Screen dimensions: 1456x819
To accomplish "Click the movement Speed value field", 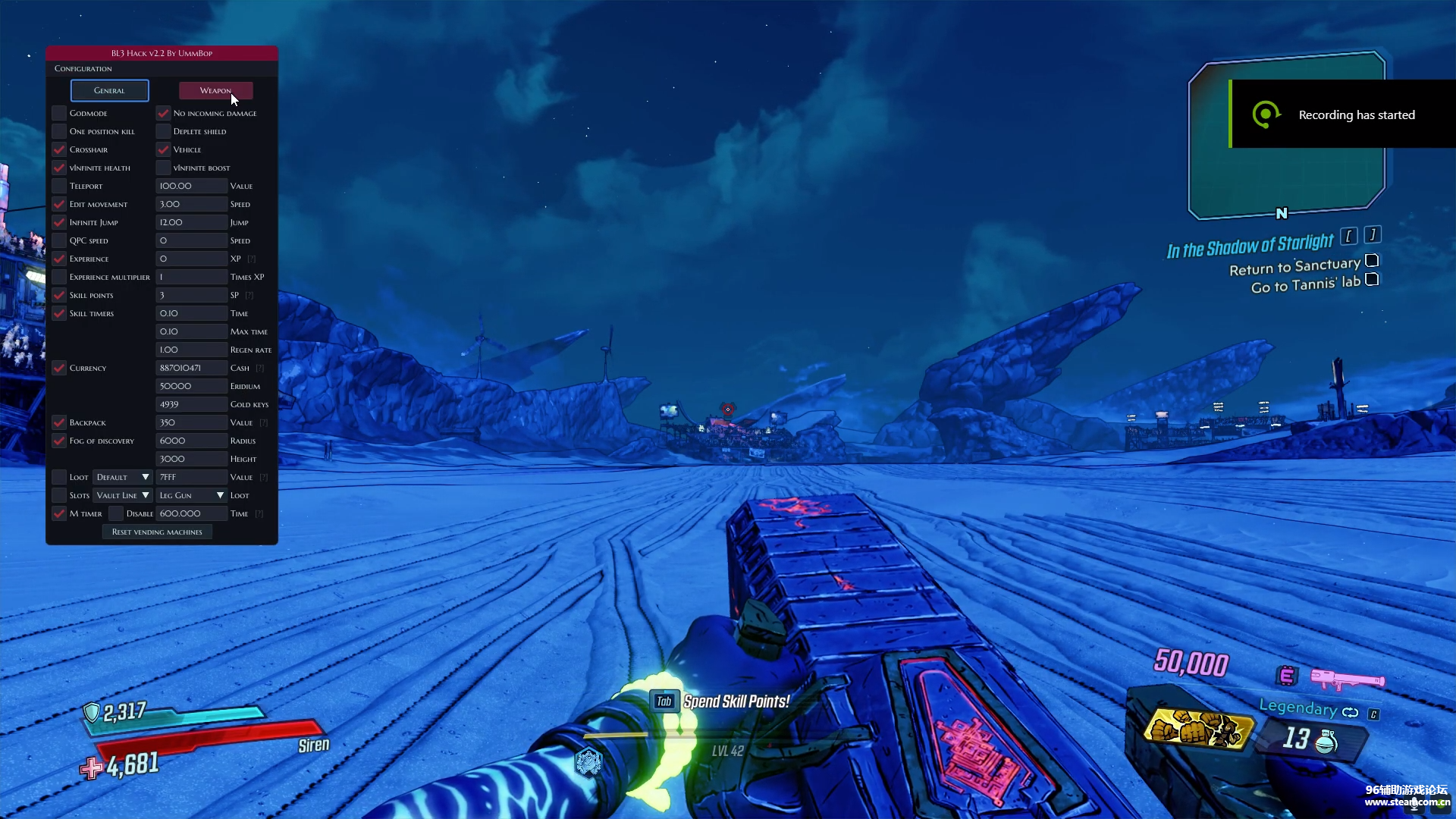I will [191, 204].
